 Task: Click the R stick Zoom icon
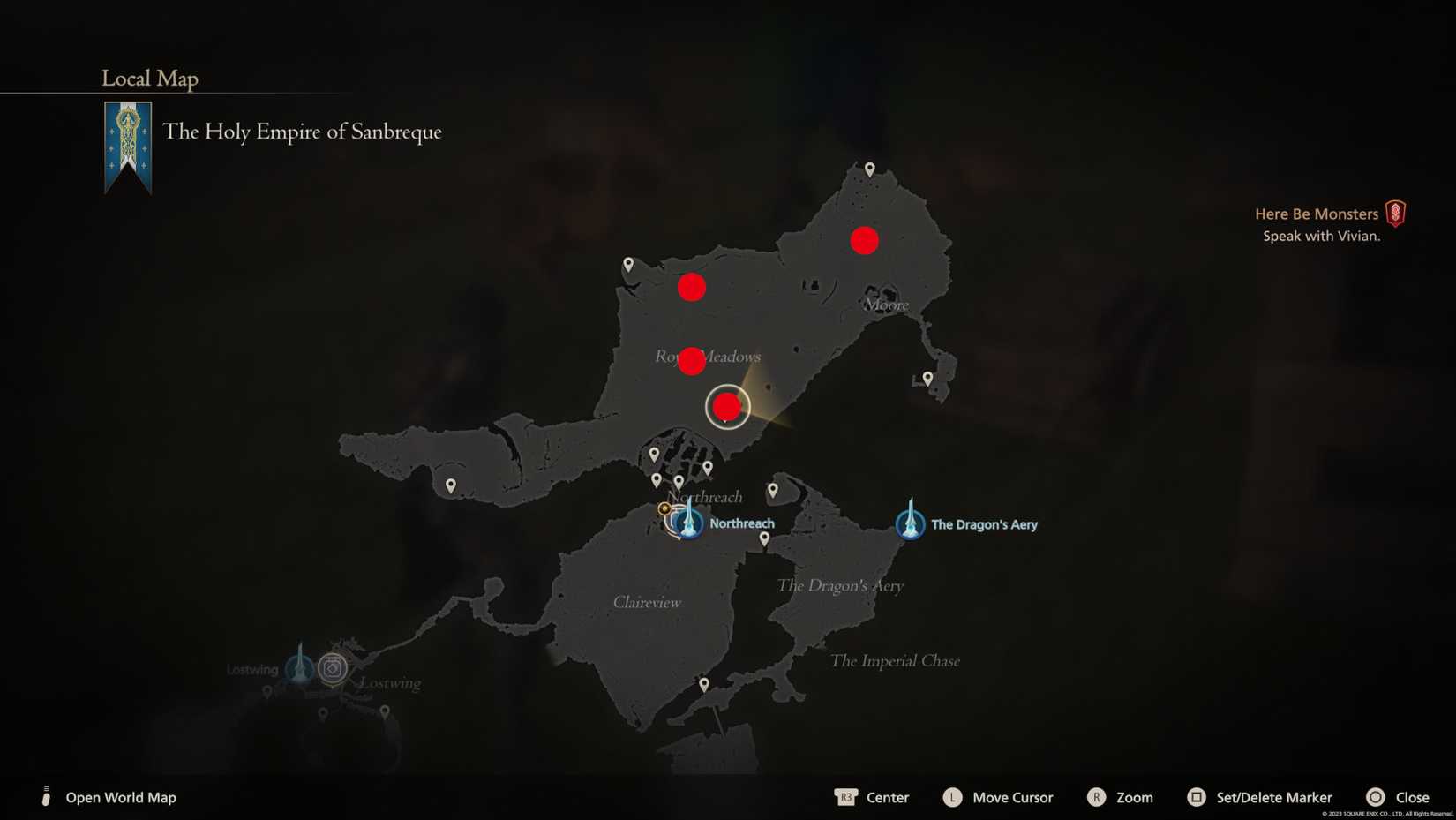click(1097, 797)
